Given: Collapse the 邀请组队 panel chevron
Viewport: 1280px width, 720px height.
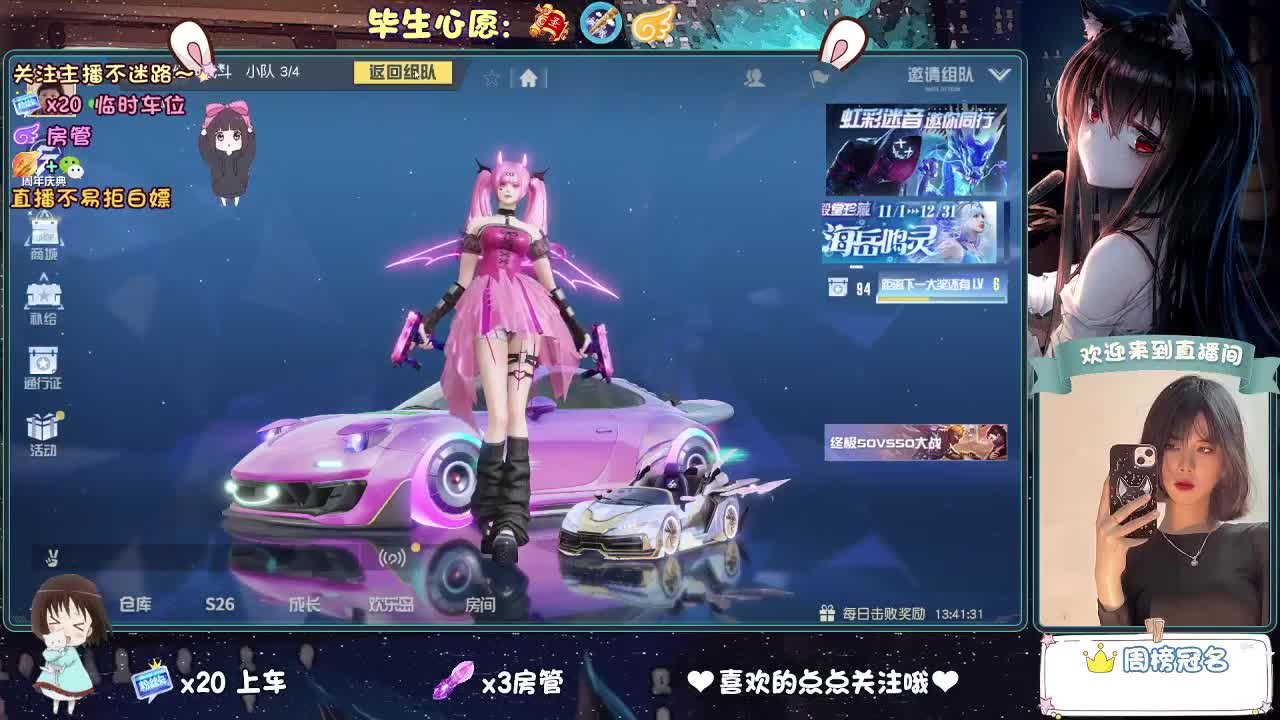Looking at the screenshot, I should tap(997, 73).
